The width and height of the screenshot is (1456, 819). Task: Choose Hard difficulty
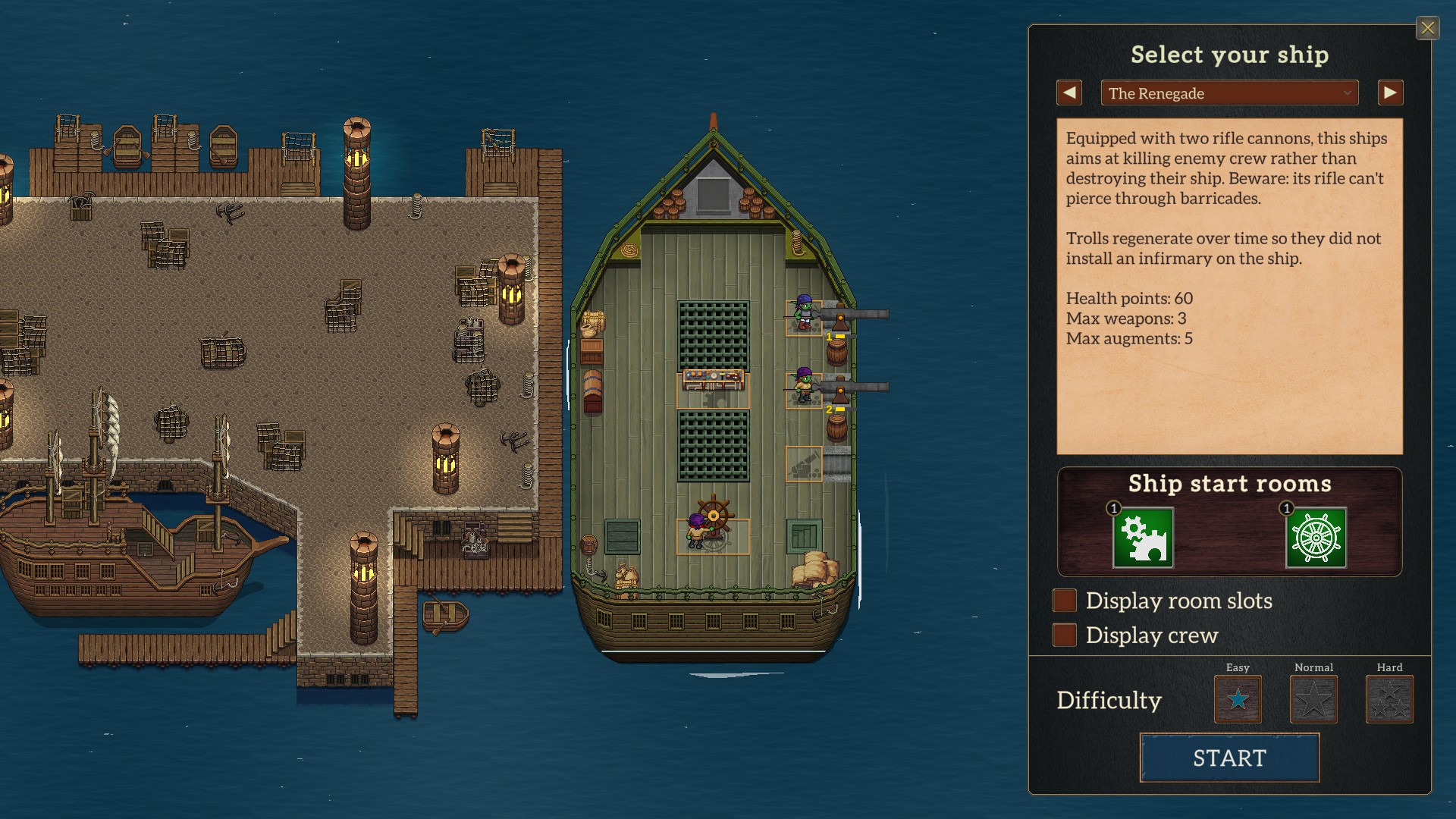[1389, 699]
